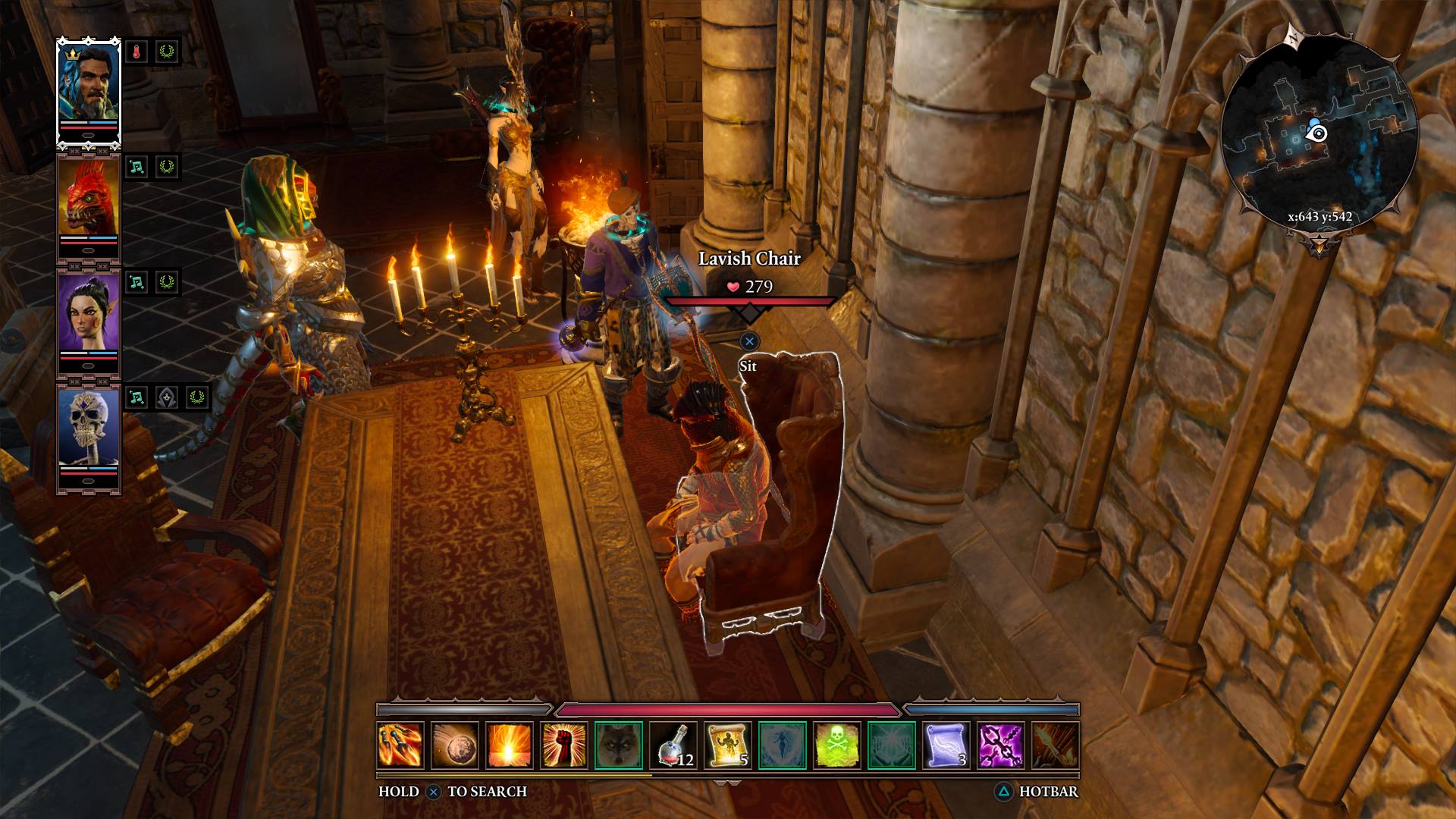Use the pale blue scroll with 3 count
This screenshot has width=1456, height=819.
click(x=946, y=745)
